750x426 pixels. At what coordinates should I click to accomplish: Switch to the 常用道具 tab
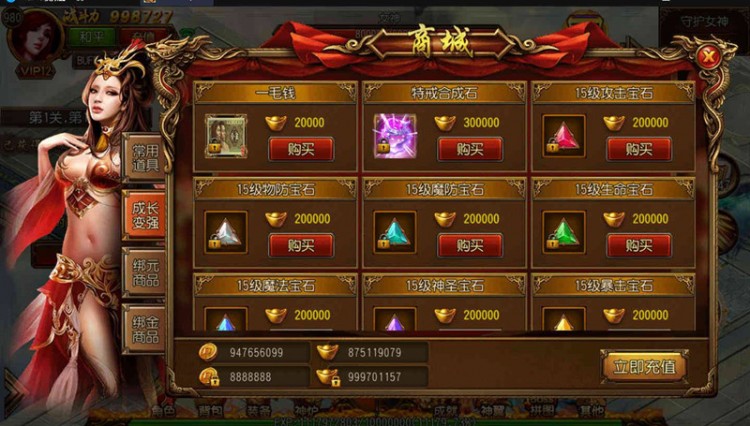pos(145,158)
